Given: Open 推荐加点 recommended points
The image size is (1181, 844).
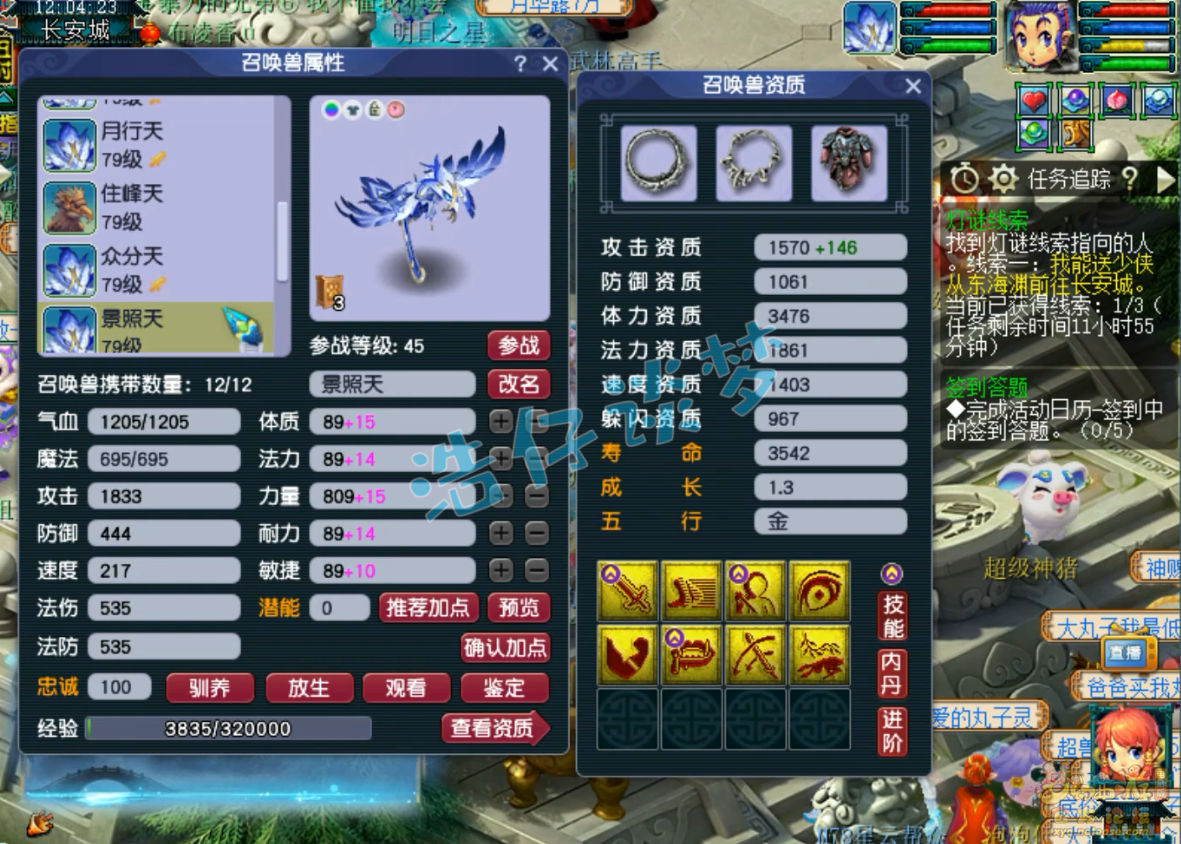Looking at the screenshot, I should 428,607.
